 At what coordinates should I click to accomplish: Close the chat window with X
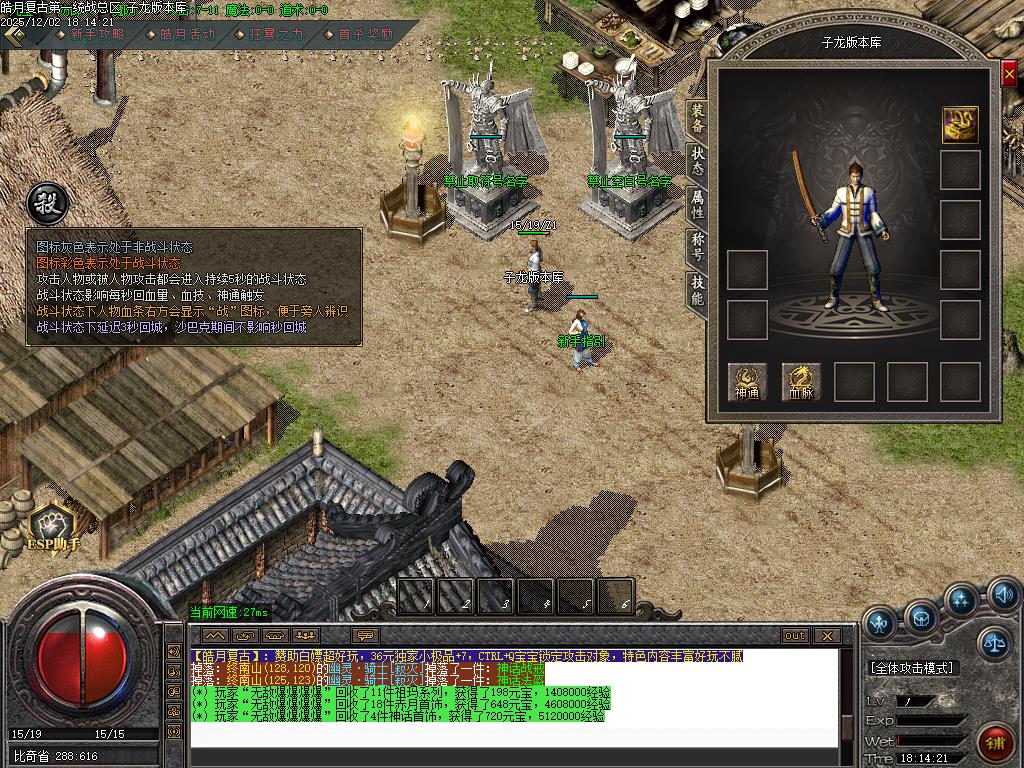point(827,635)
